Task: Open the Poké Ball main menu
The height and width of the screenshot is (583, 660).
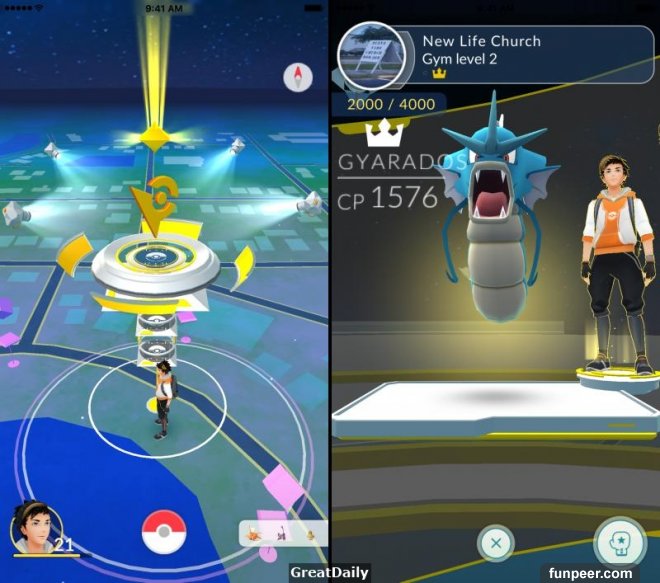Action: pyautogui.click(x=164, y=532)
